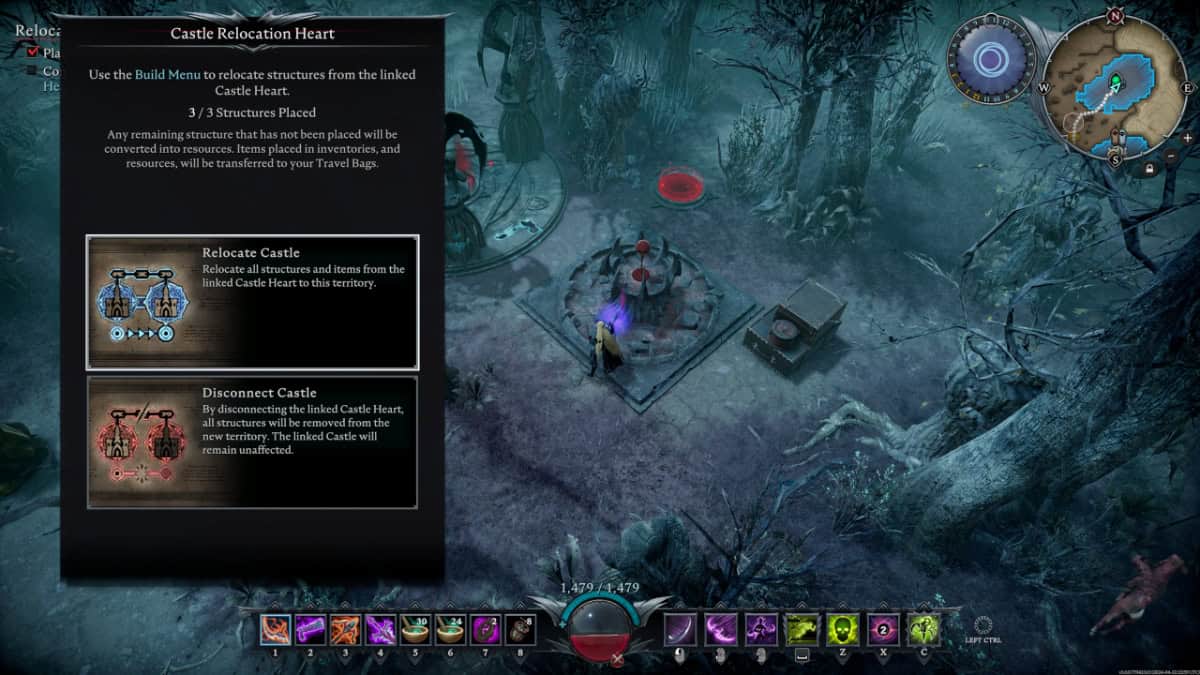Choose the Relocate Castle option
This screenshot has height=675, width=1200.
coord(252,302)
